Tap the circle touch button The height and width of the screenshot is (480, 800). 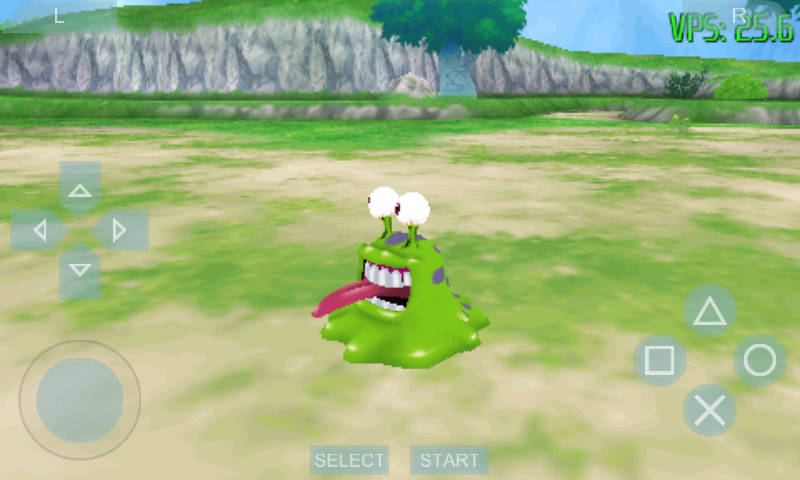(x=760, y=360)
